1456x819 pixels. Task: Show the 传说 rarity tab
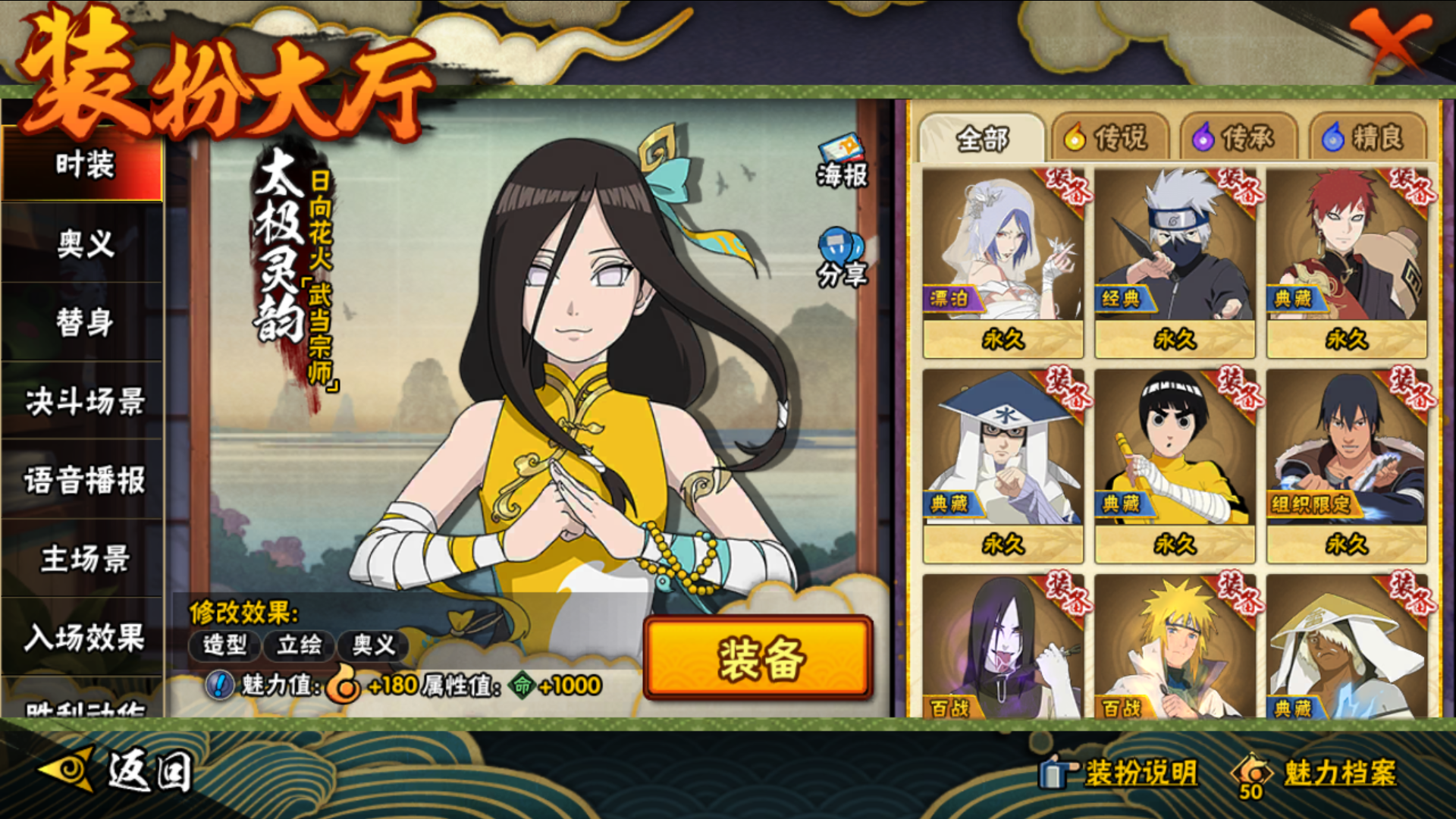click(x=1108, y=138)
